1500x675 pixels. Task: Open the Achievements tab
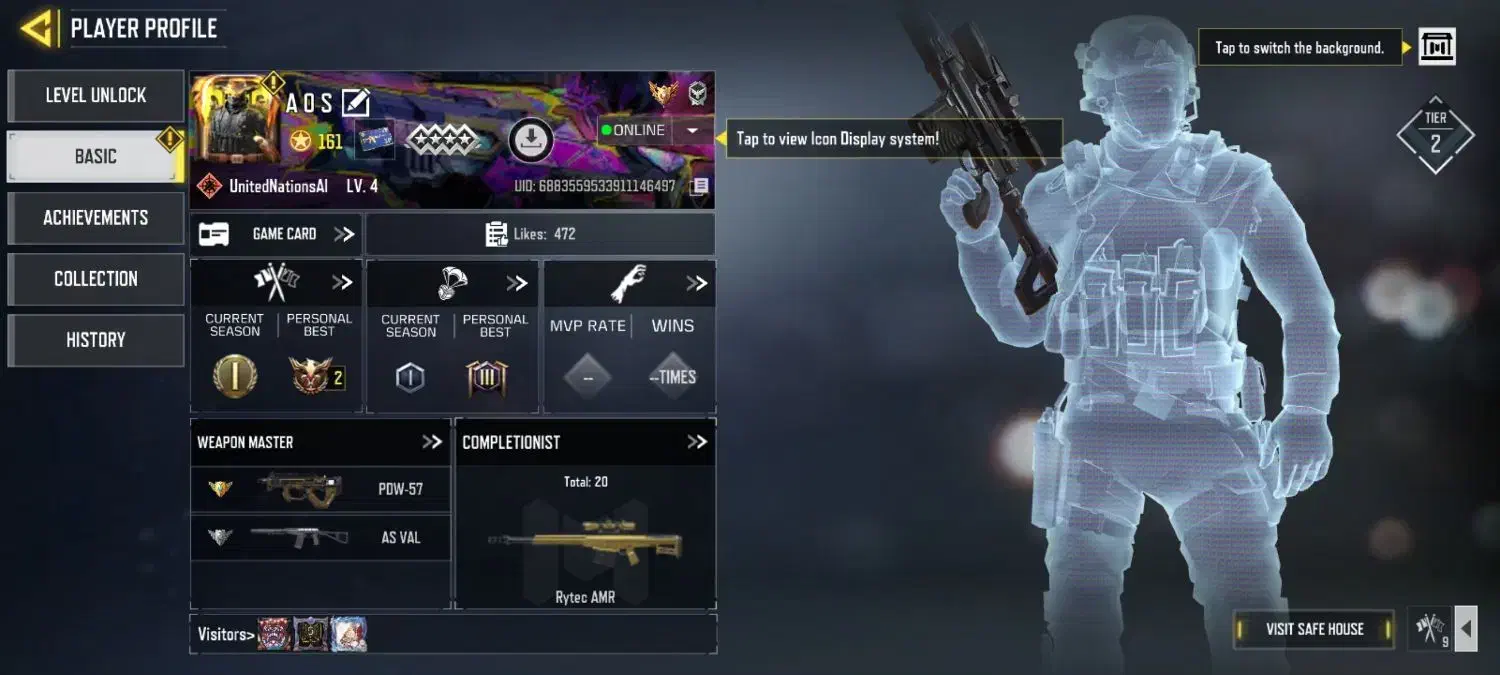click(96, 218)
